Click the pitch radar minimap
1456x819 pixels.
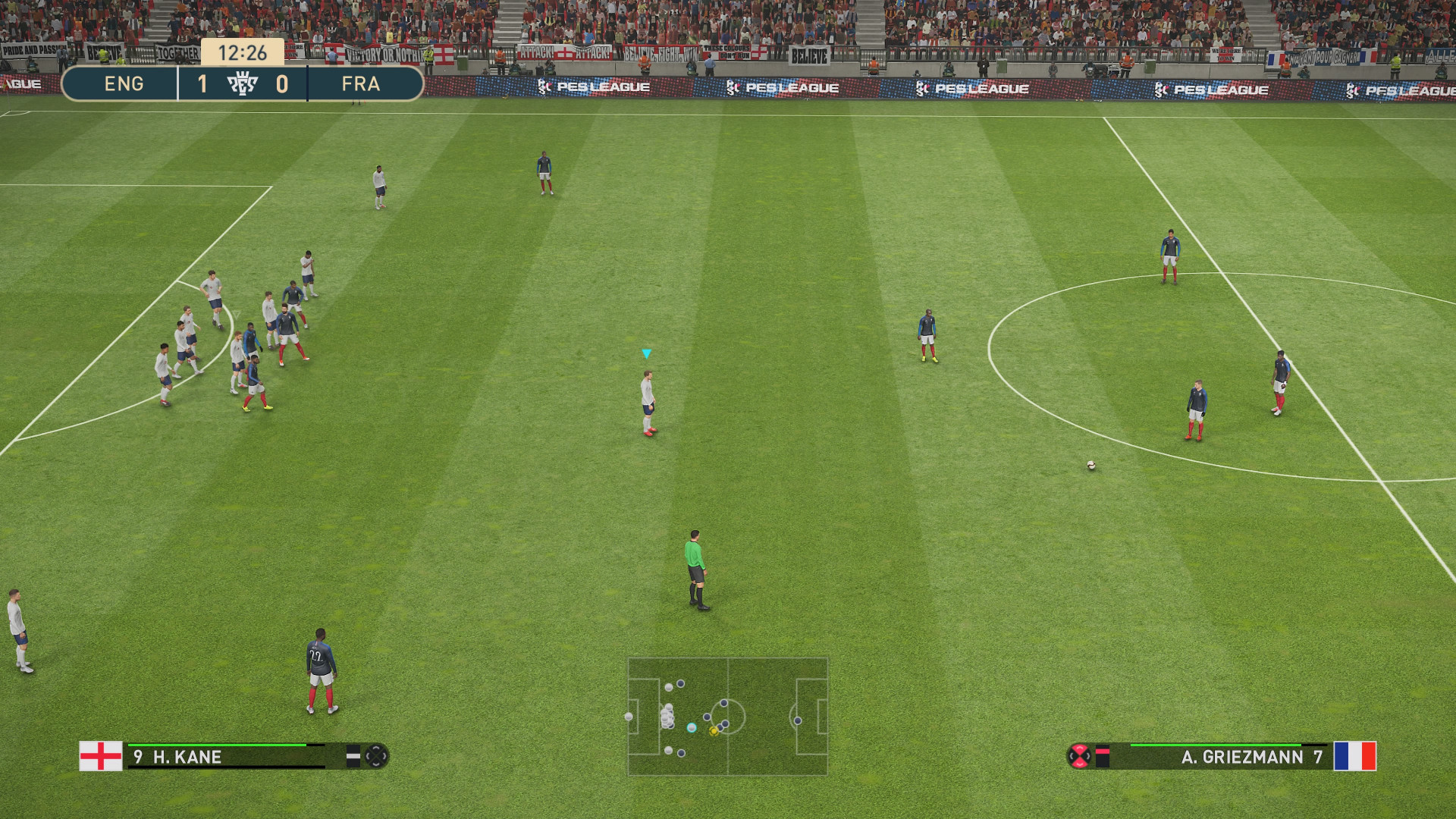tap(727, 716)
